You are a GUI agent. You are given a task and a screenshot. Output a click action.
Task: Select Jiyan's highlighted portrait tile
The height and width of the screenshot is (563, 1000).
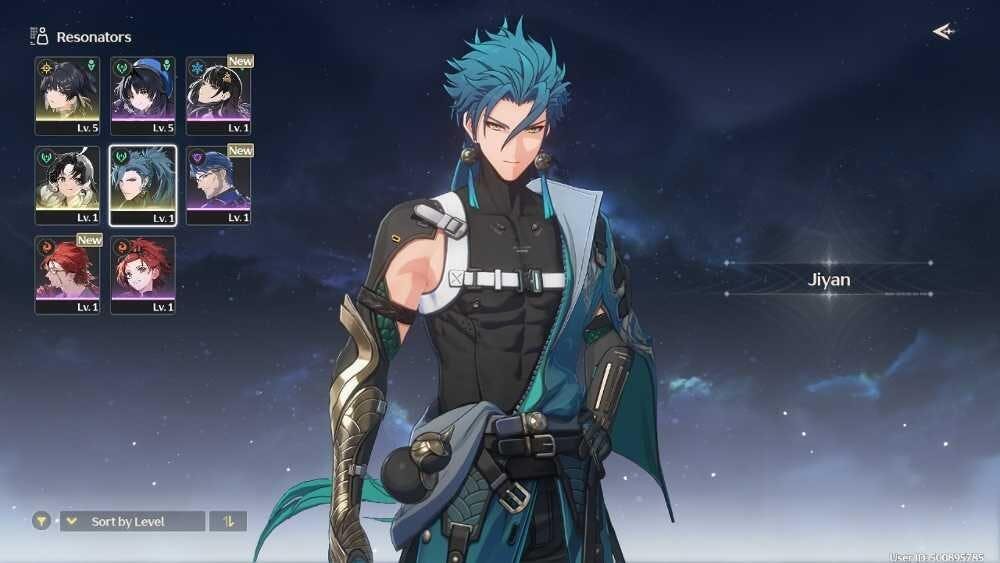coord(143,185)
